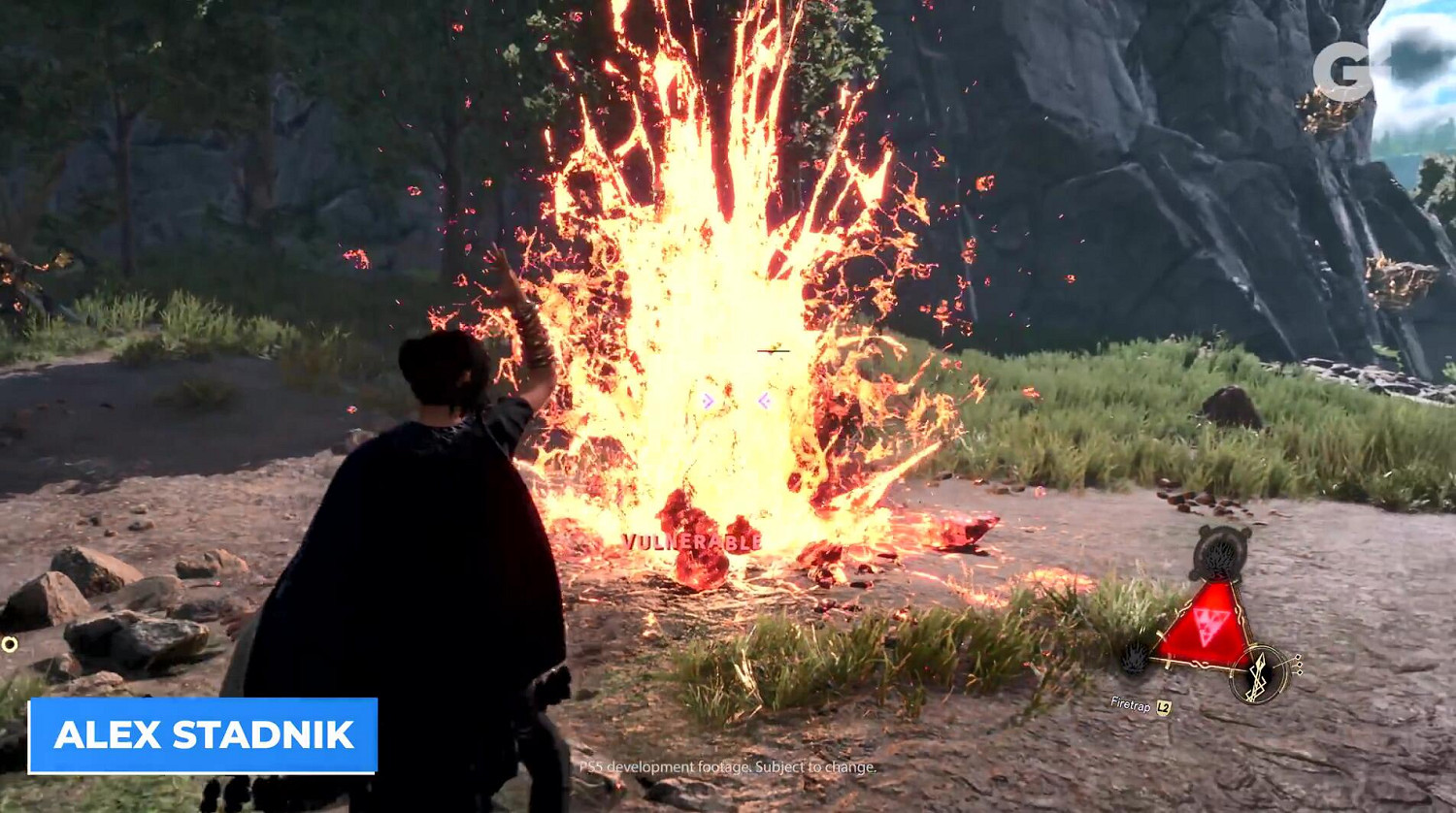
Task: Select the red Firetrap spell triangle
Action: click(1208, 626)
